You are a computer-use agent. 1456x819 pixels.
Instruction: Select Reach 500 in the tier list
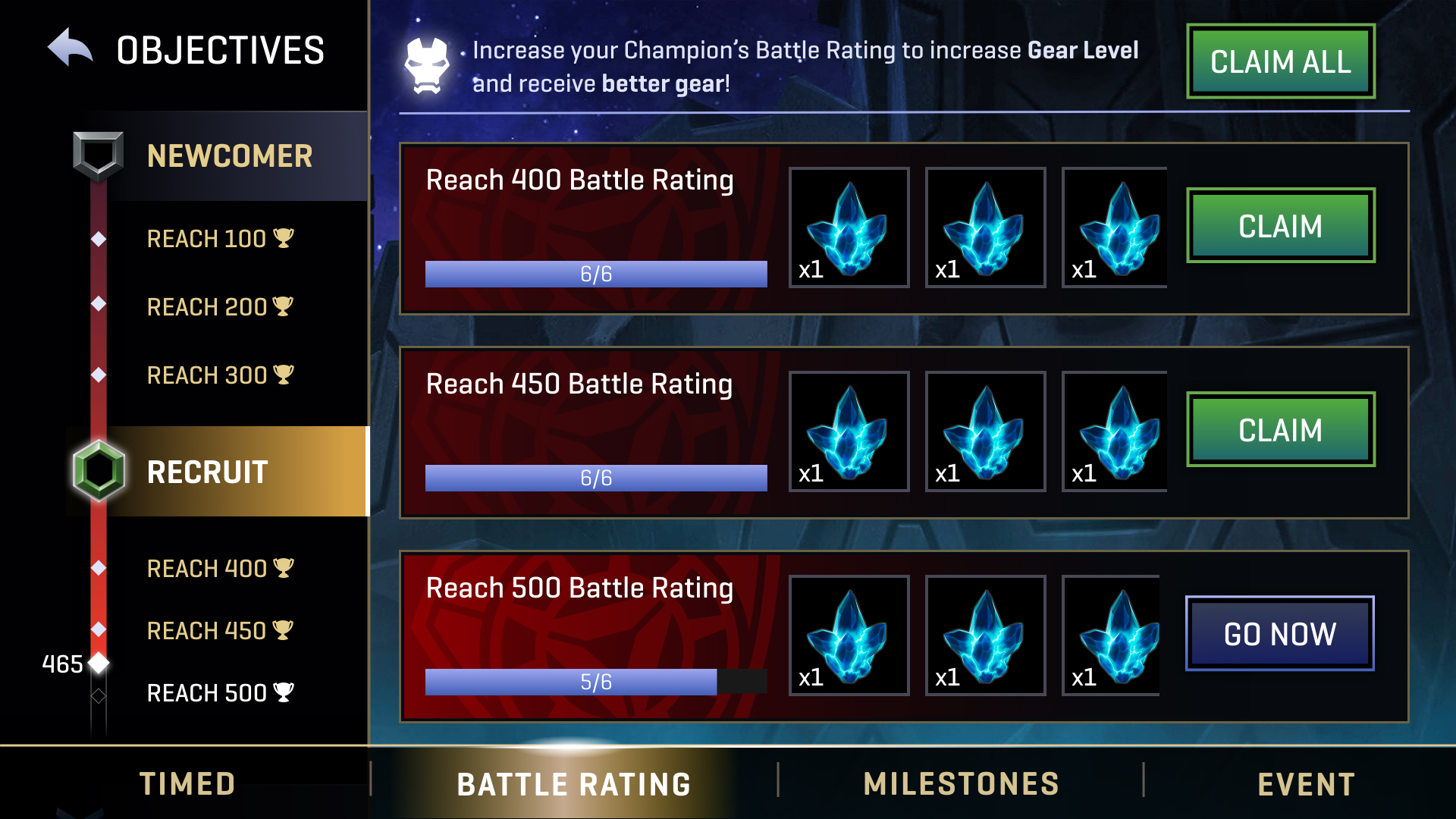point(219,693)
